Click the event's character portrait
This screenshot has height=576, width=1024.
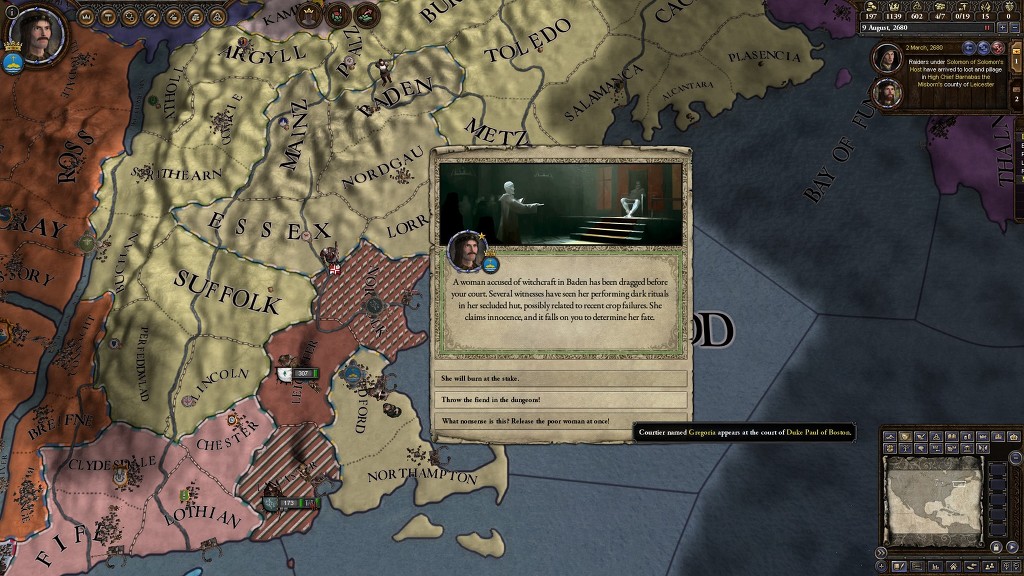coord(467,250)
